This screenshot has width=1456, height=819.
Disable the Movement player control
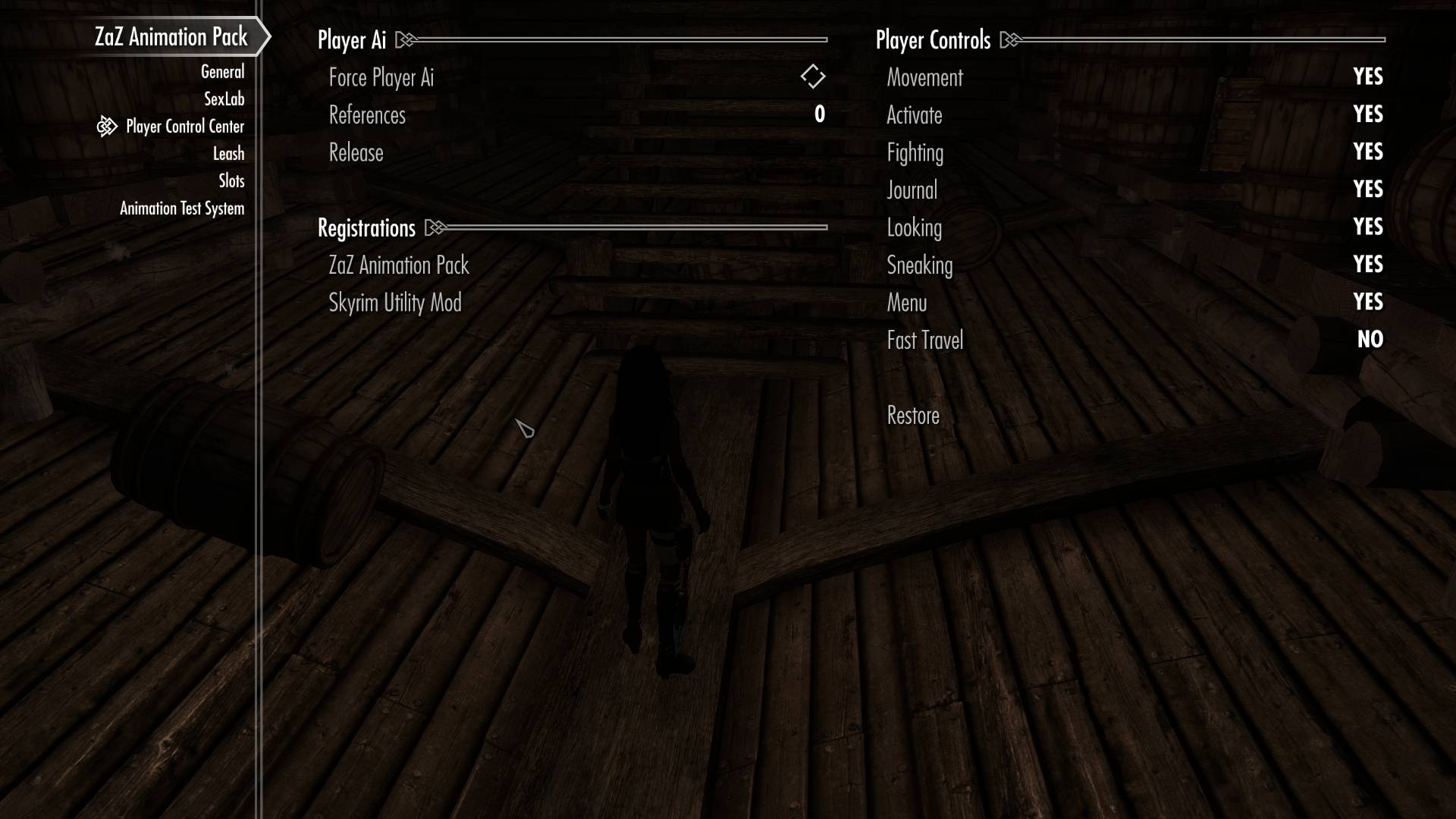coord(1367,77)
